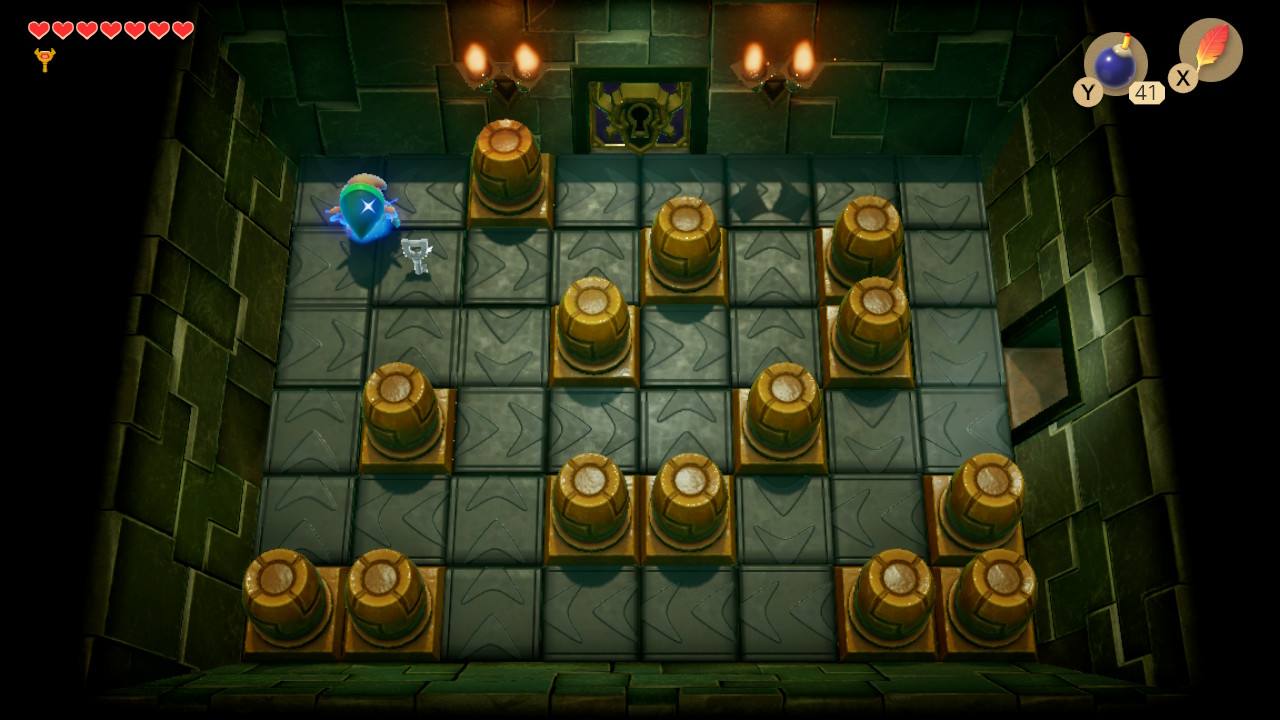Click the first heart in the health meter

click(x=37, y=30)
